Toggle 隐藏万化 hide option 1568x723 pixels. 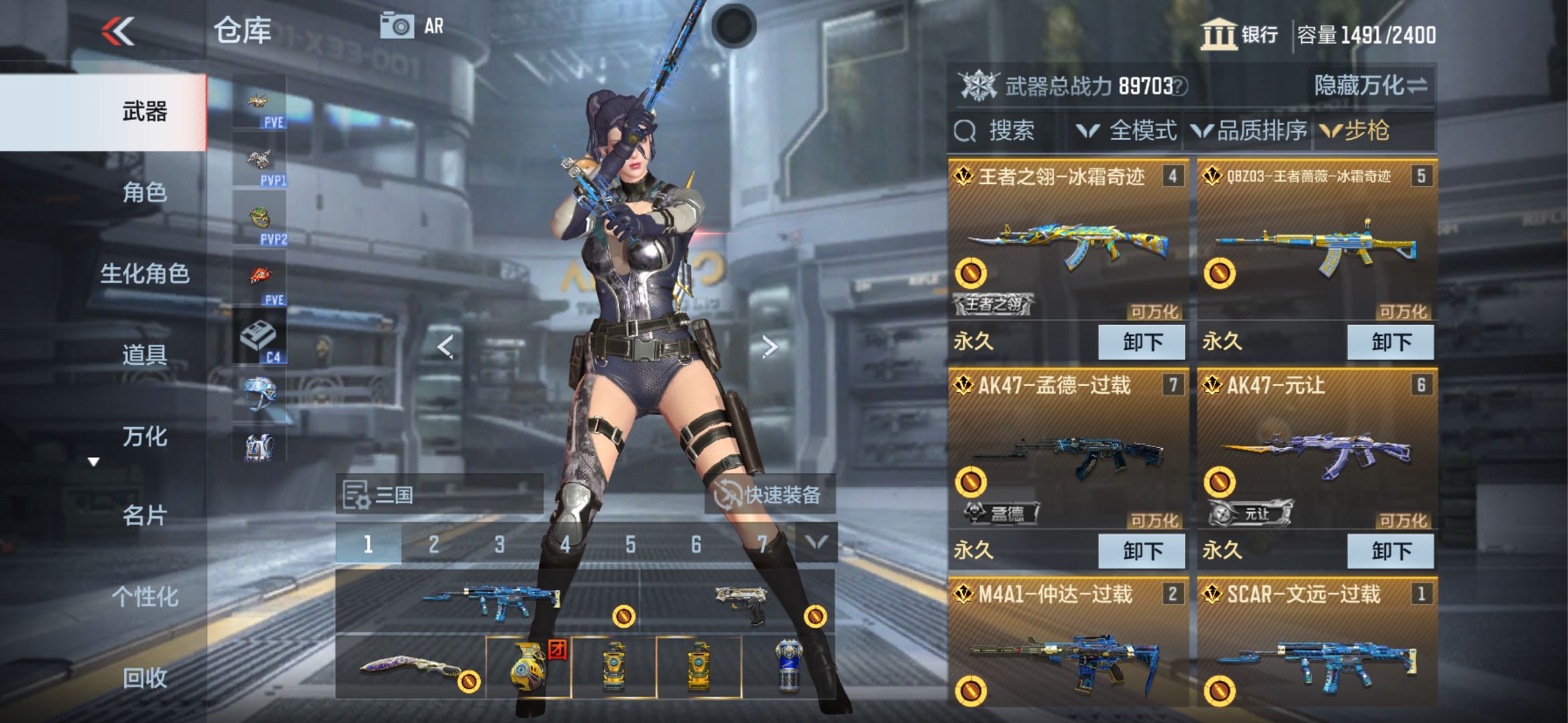[1370, 86]
